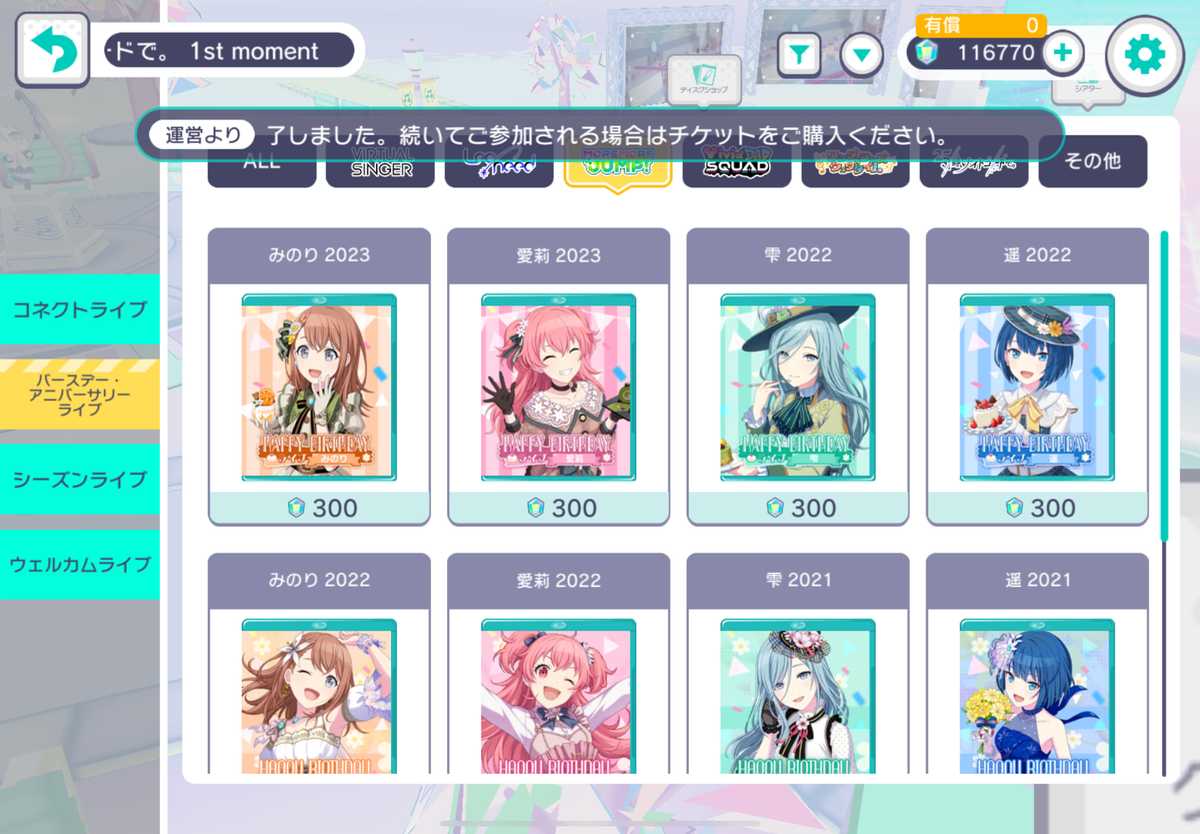Open the filter funnel options
This screenshot has width=1200, height=834.
[x=799, y=56]
